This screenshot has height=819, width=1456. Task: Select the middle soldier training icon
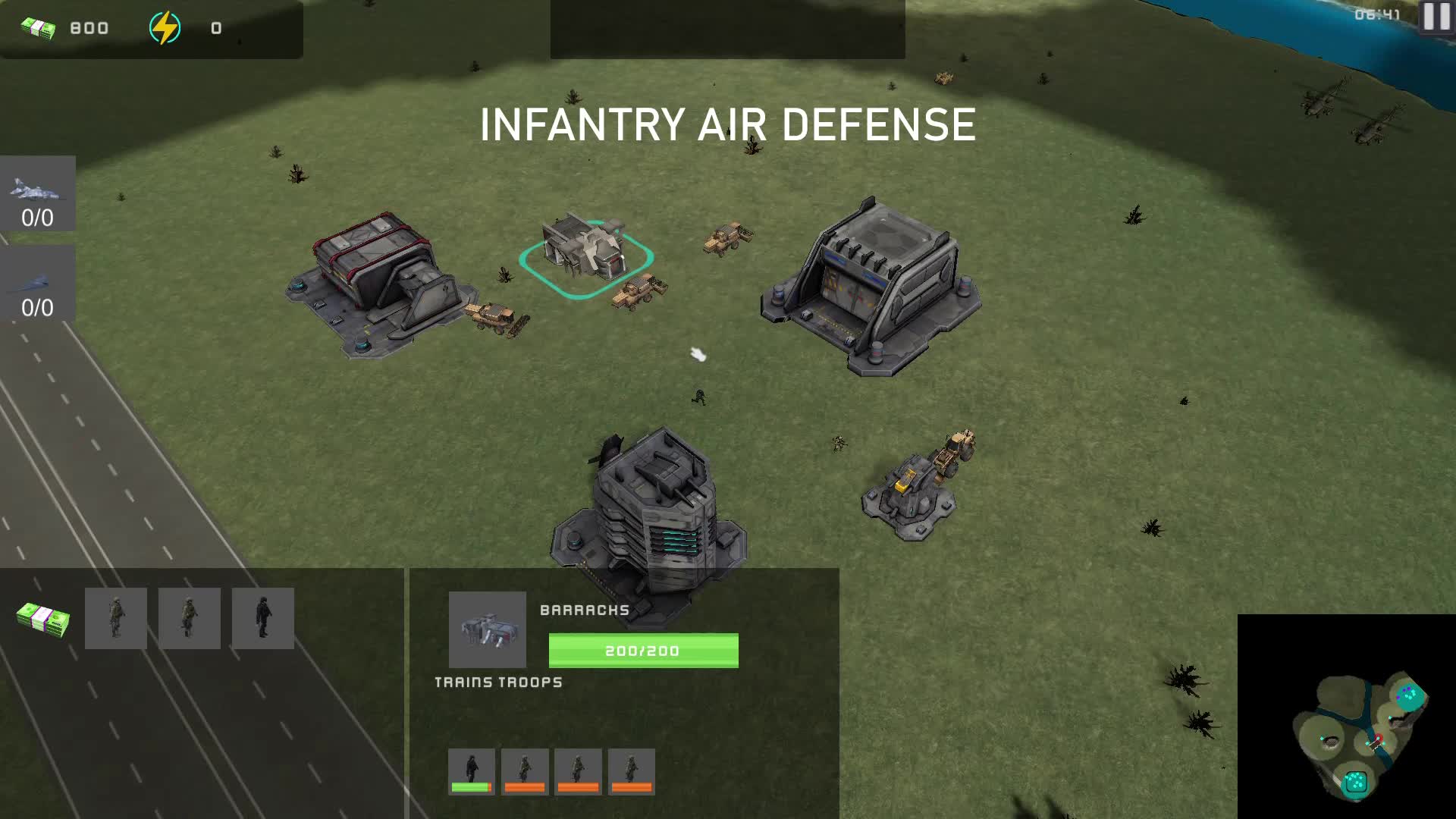(189, 618)
